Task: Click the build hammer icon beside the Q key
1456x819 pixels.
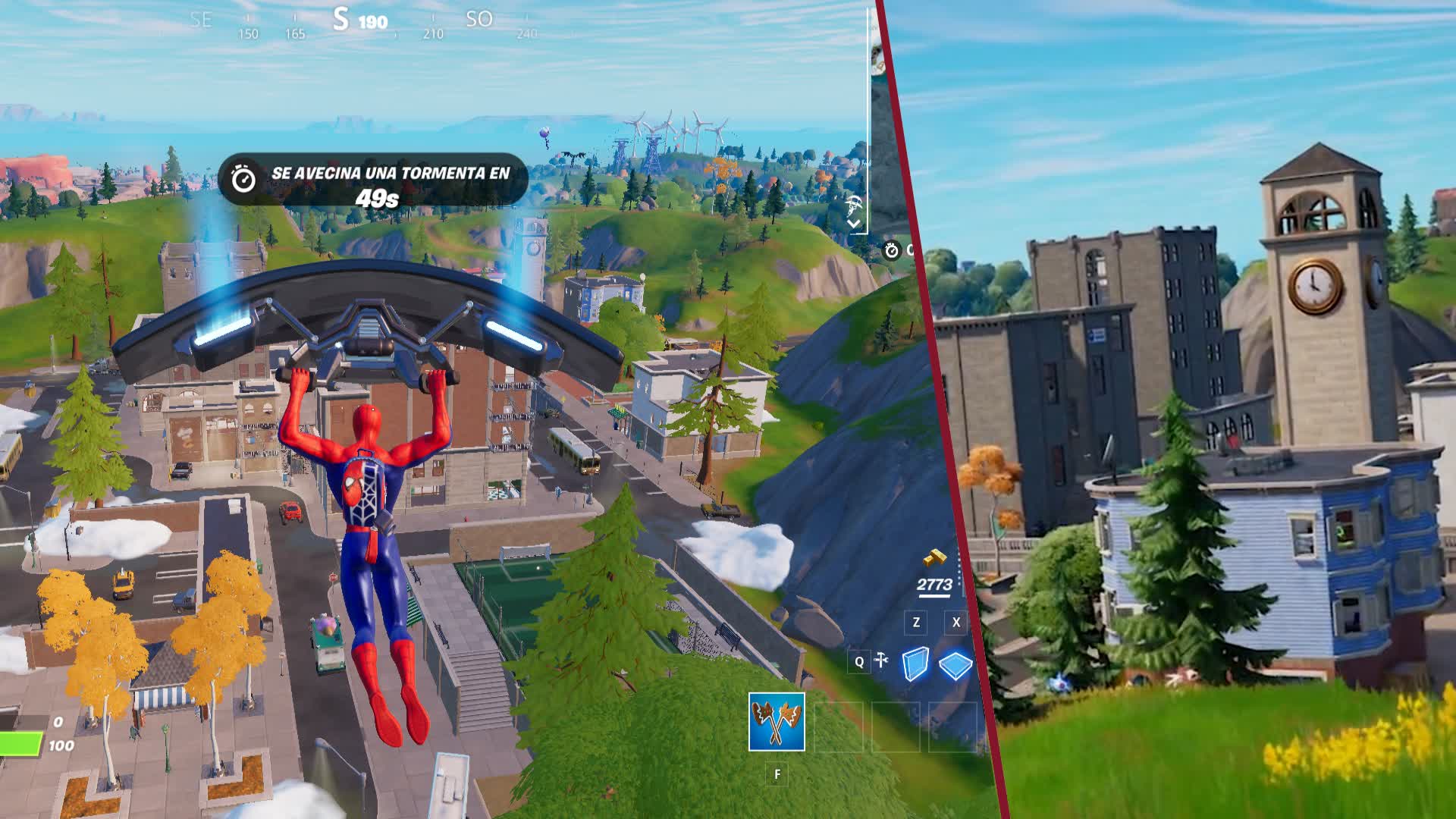Action: pyautogui.click(x=880, y=659)
